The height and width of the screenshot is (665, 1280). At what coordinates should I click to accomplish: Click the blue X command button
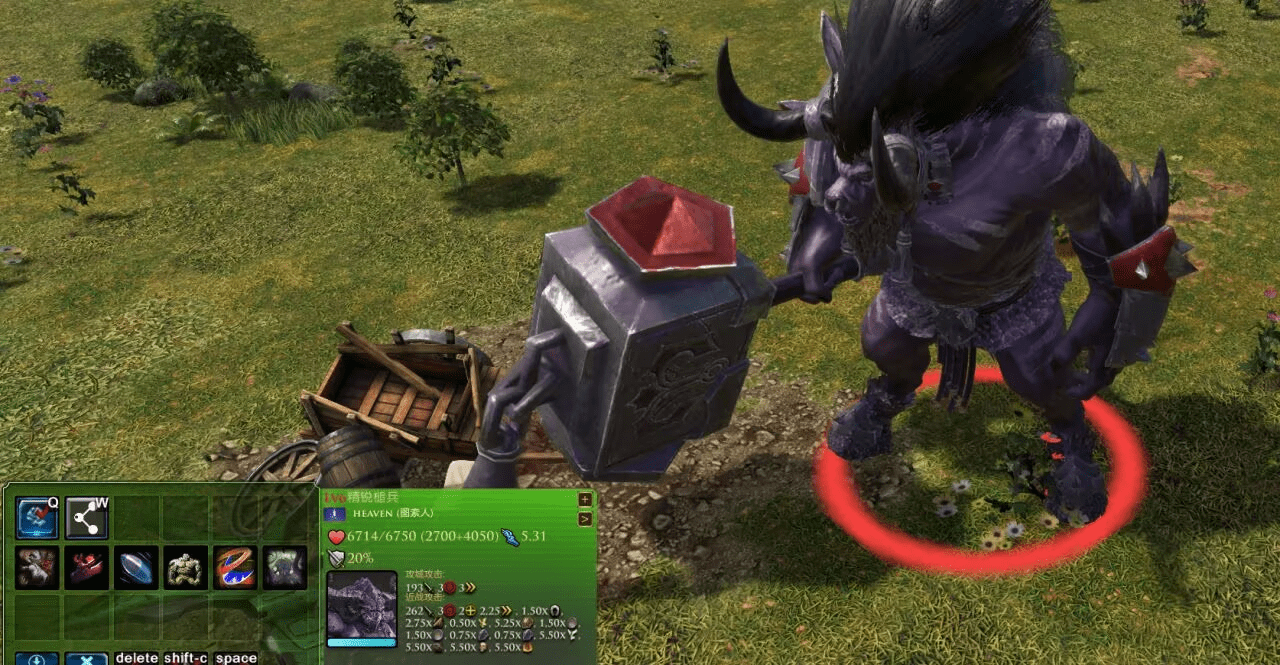[87, 658]
